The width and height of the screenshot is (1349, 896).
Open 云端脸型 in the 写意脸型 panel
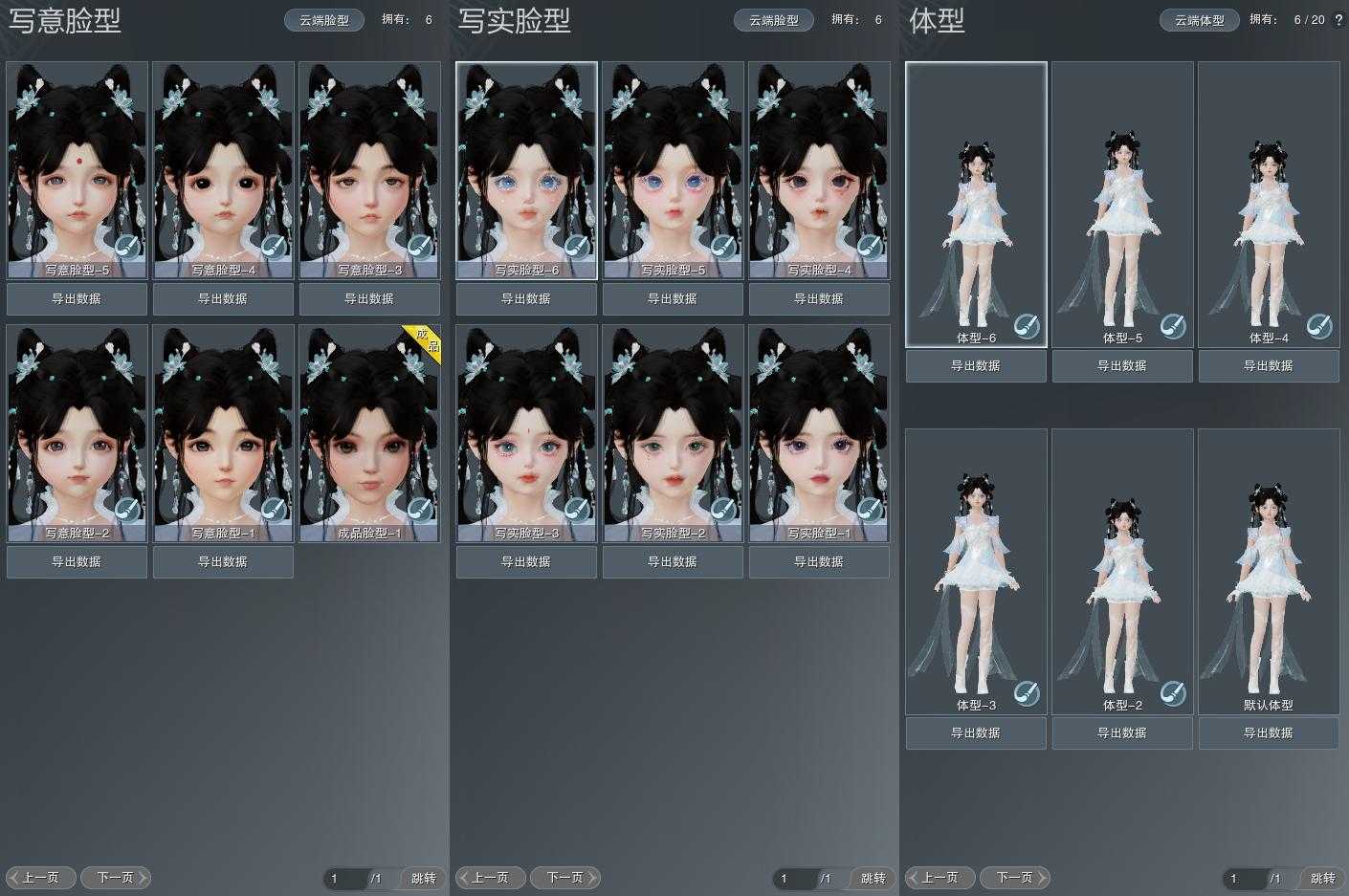[324, 20]
